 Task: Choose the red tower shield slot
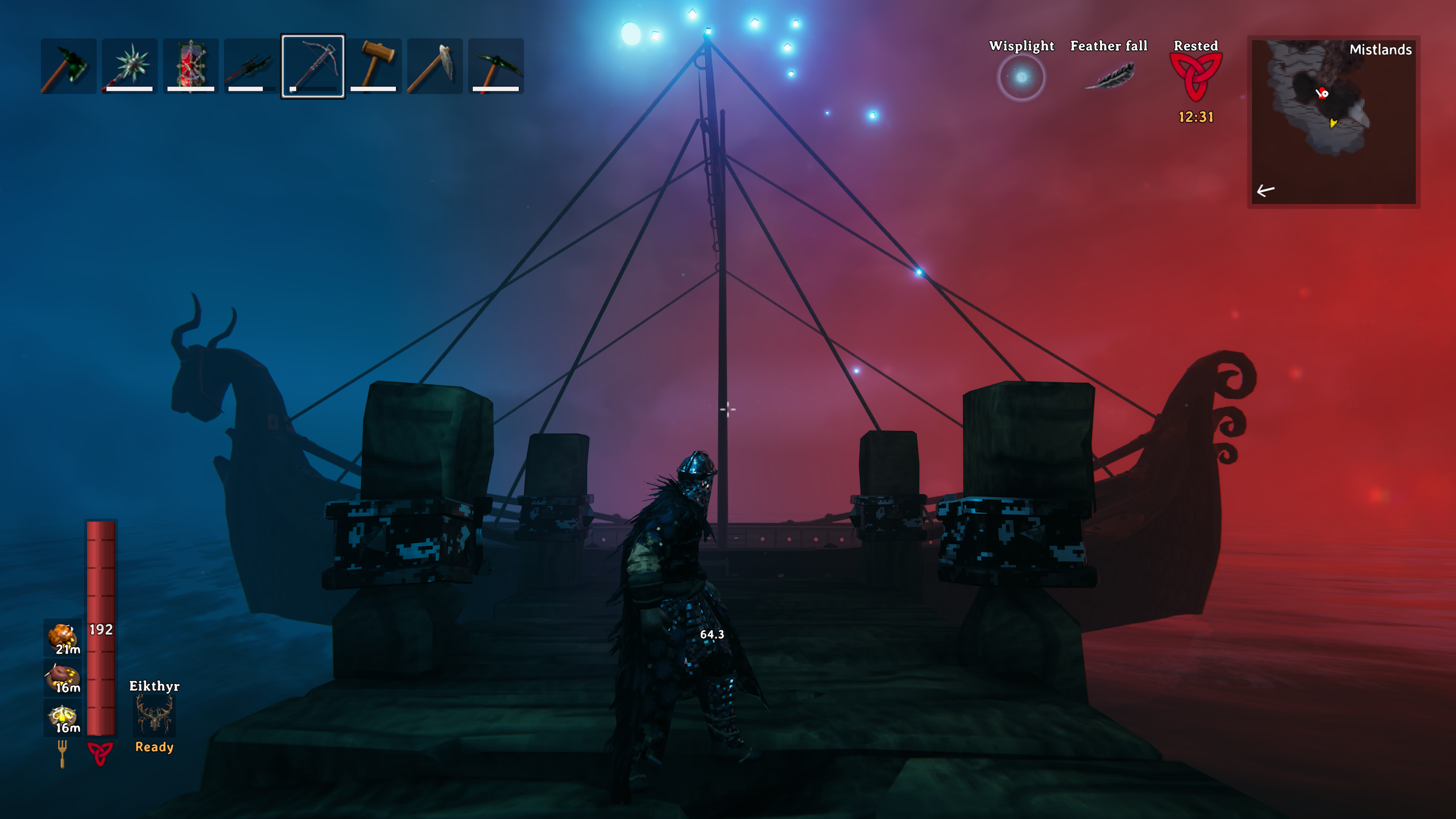[x=191, y=66]
